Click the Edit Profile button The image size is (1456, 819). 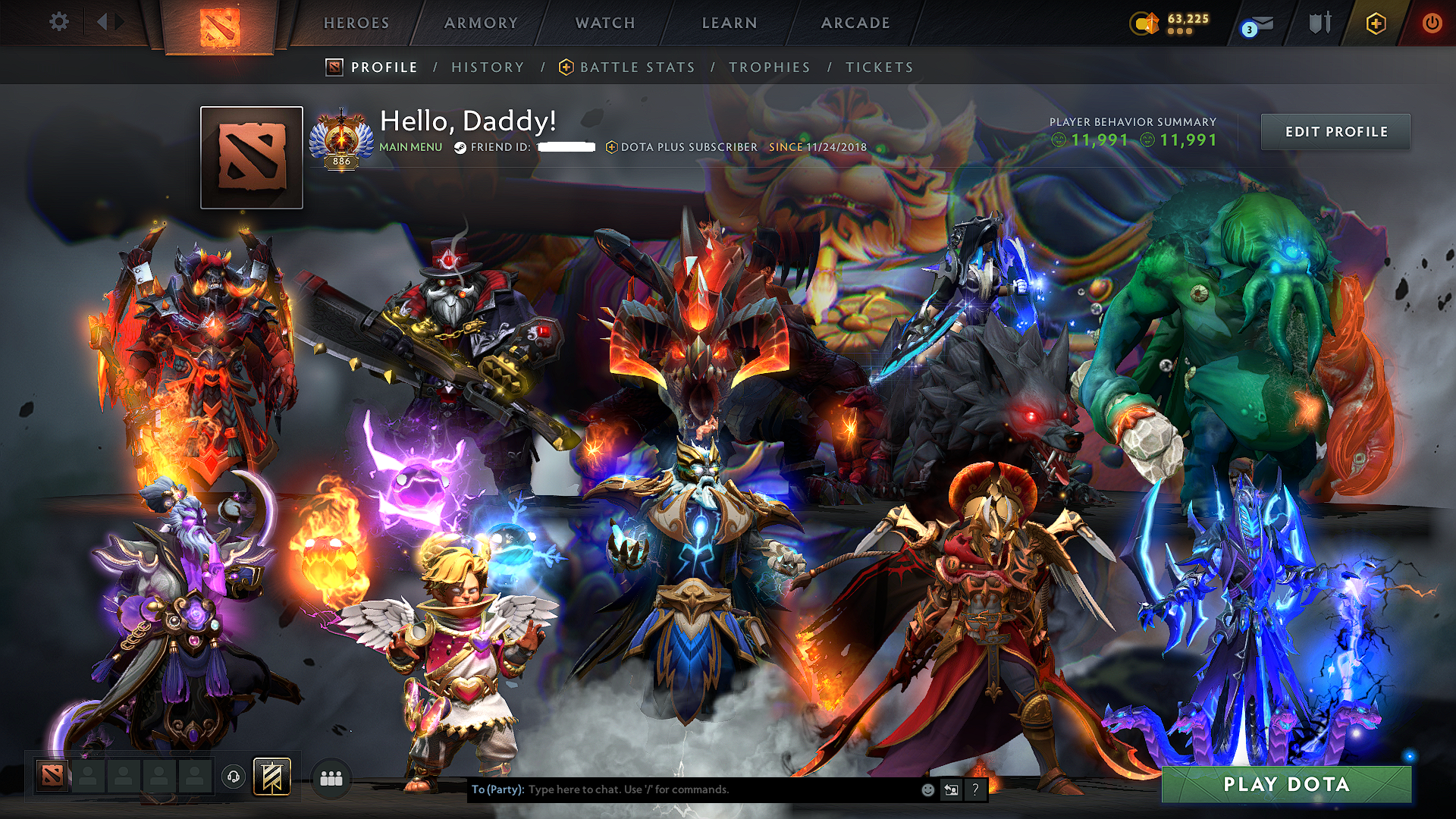click(1335, 131)
